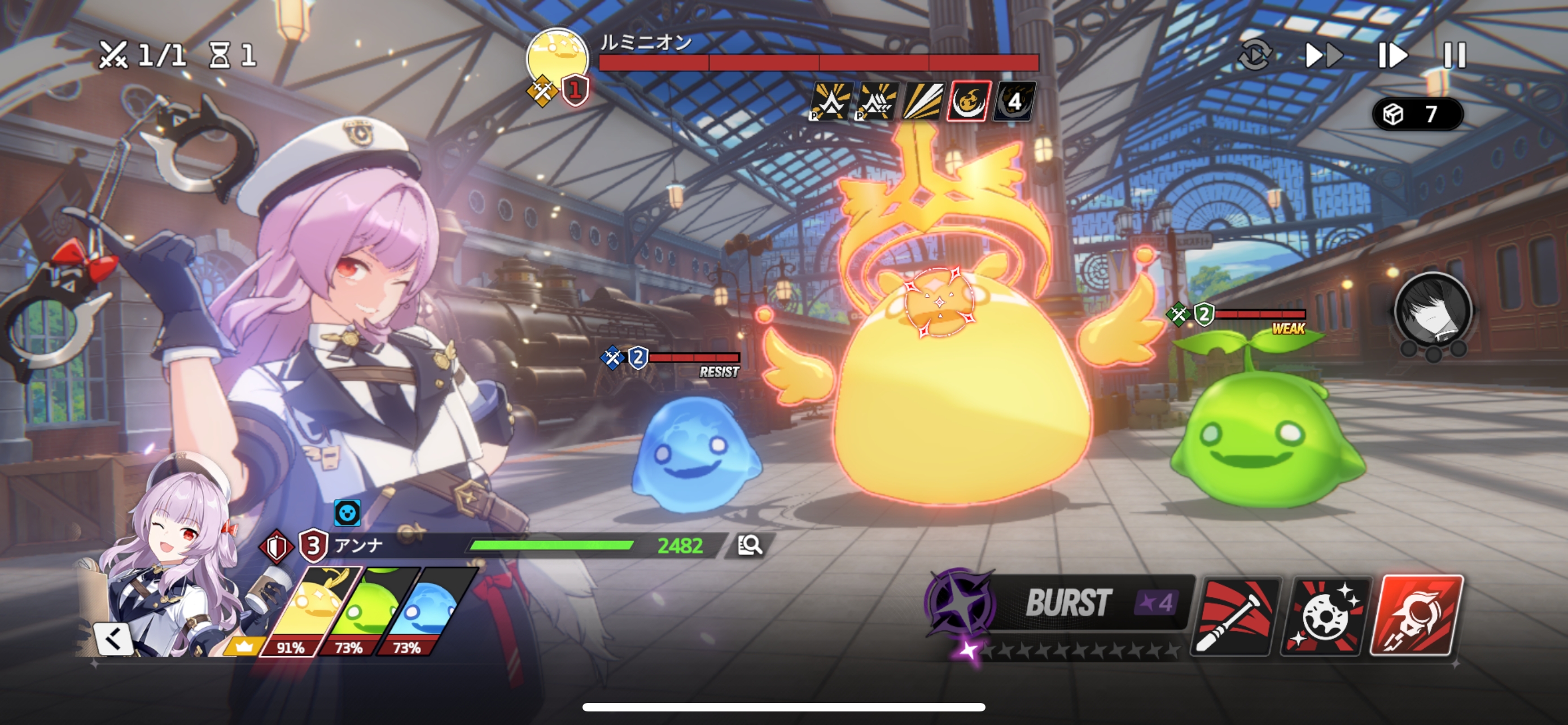The width and height of the screenshot is (1568, 725).
Task: Inspect the boss's diagonal slash status icon
Action: click(x=923, y=101)
